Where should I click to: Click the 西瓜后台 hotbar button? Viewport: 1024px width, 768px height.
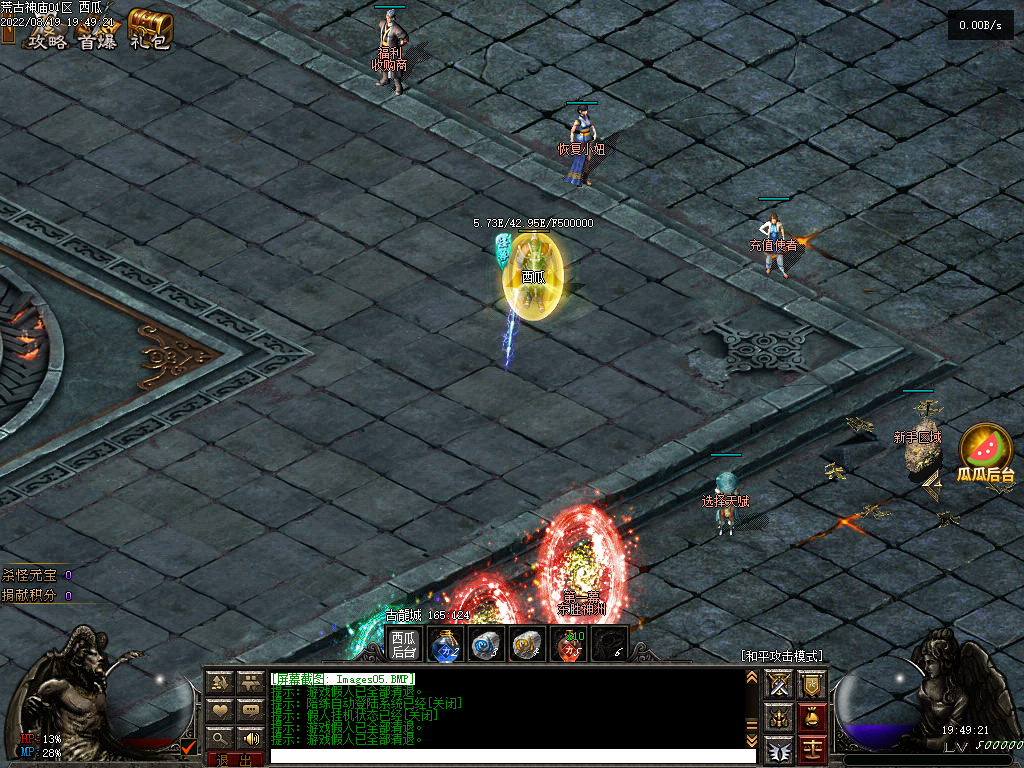tap(404, 645)
